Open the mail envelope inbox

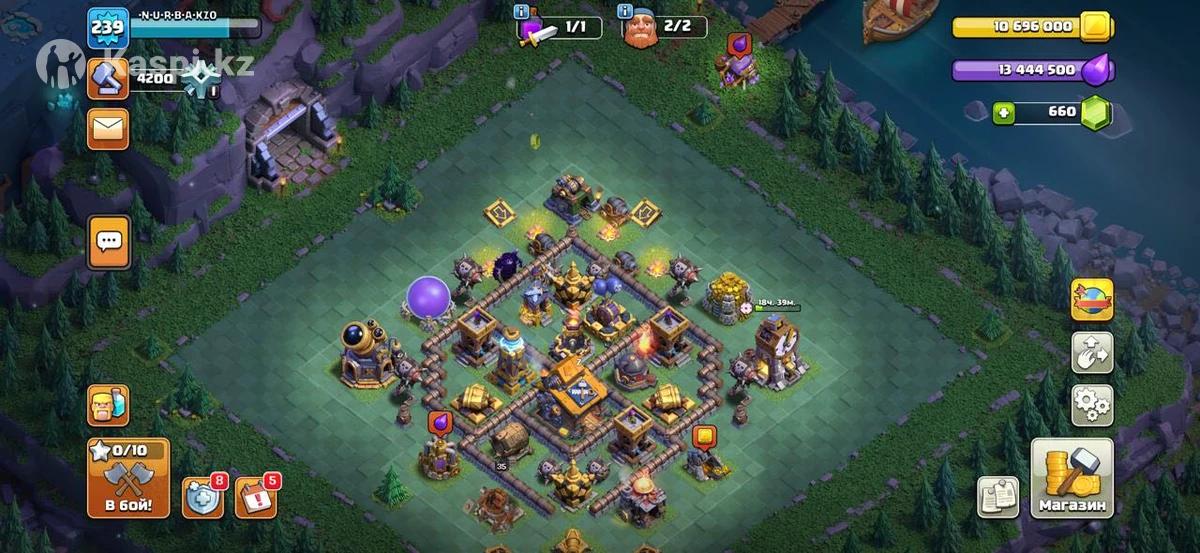click(107, 128)
